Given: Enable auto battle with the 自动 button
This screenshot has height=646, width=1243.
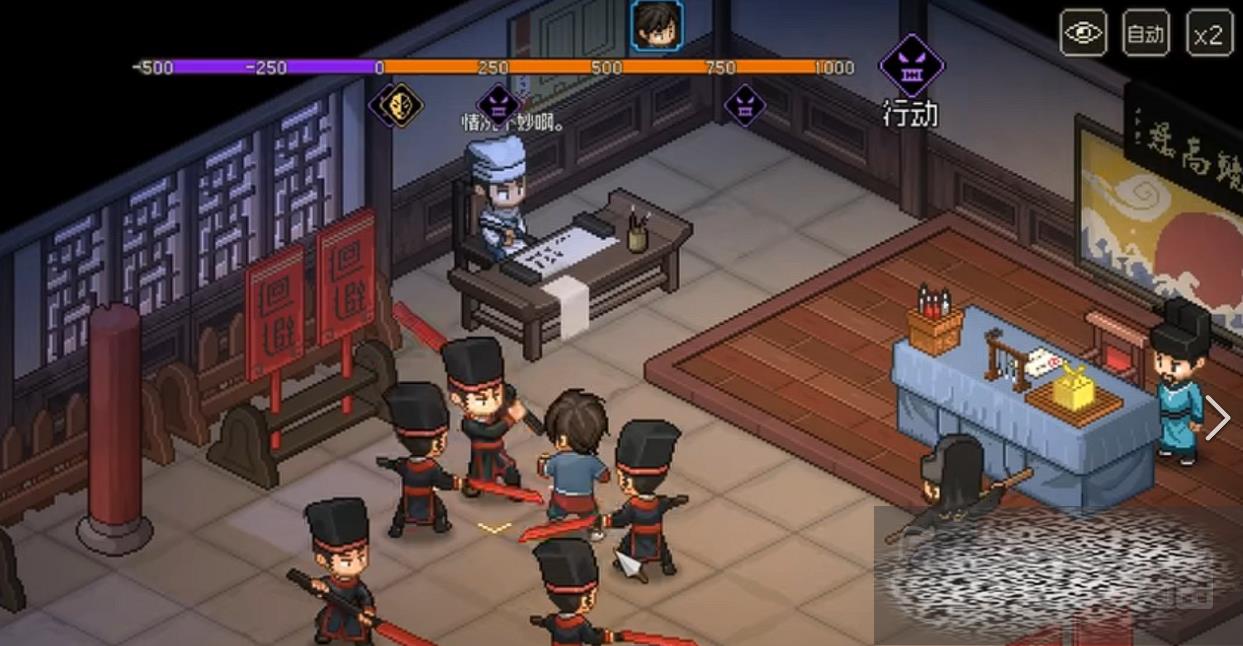Looking at the screenshot, I should click(x=1145, y=34).
